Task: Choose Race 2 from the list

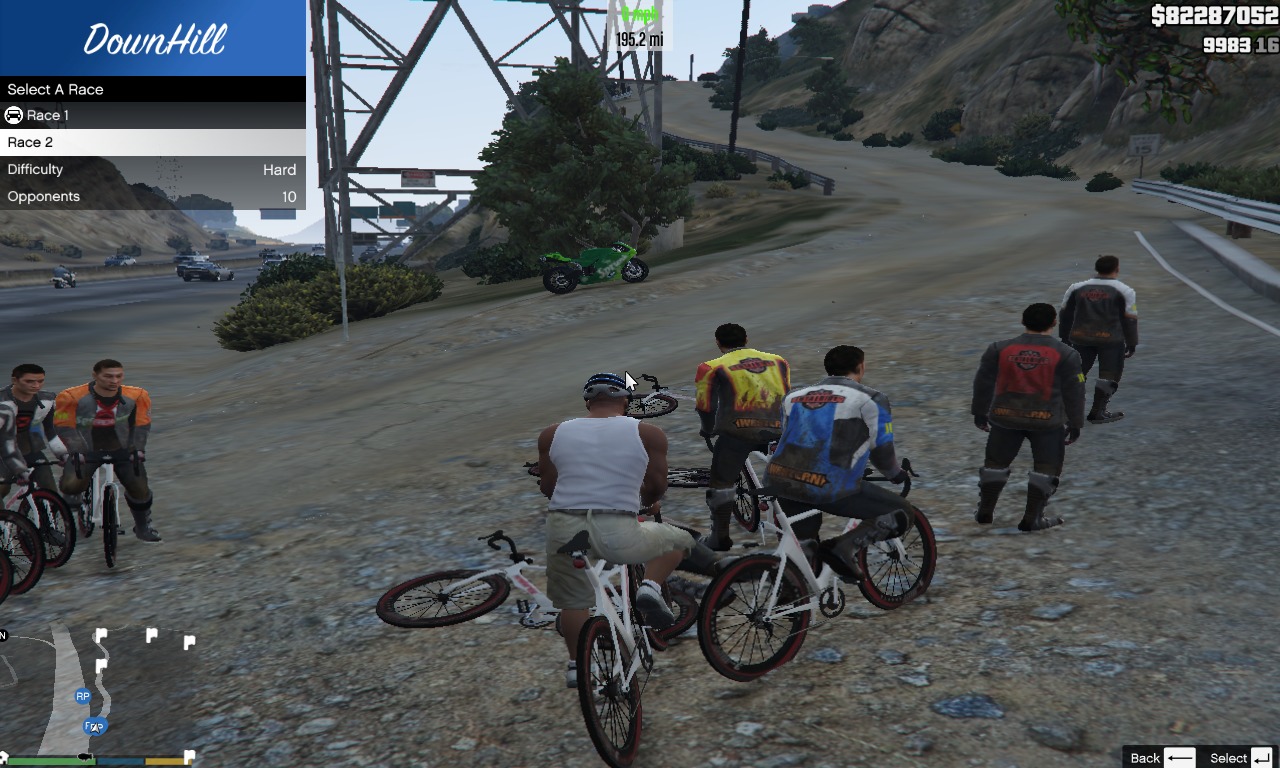Action: coord(152,142)
